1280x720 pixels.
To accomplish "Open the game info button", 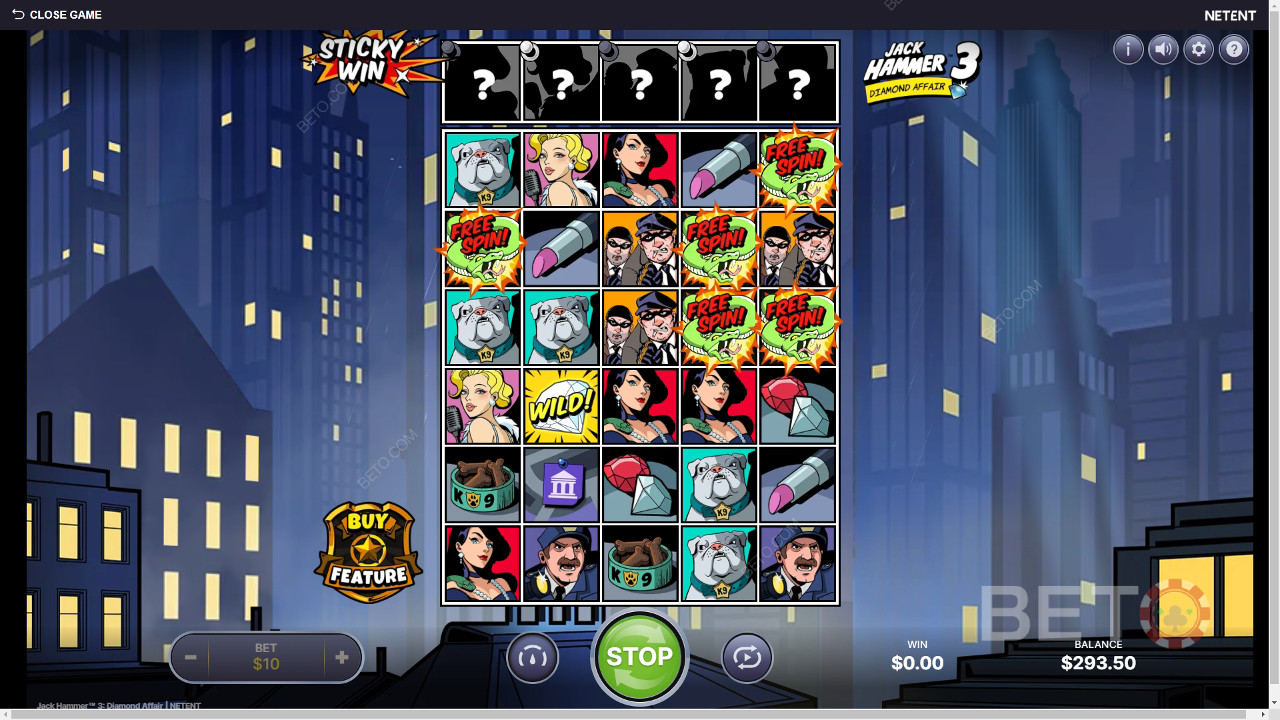I will coord(1128,49).
